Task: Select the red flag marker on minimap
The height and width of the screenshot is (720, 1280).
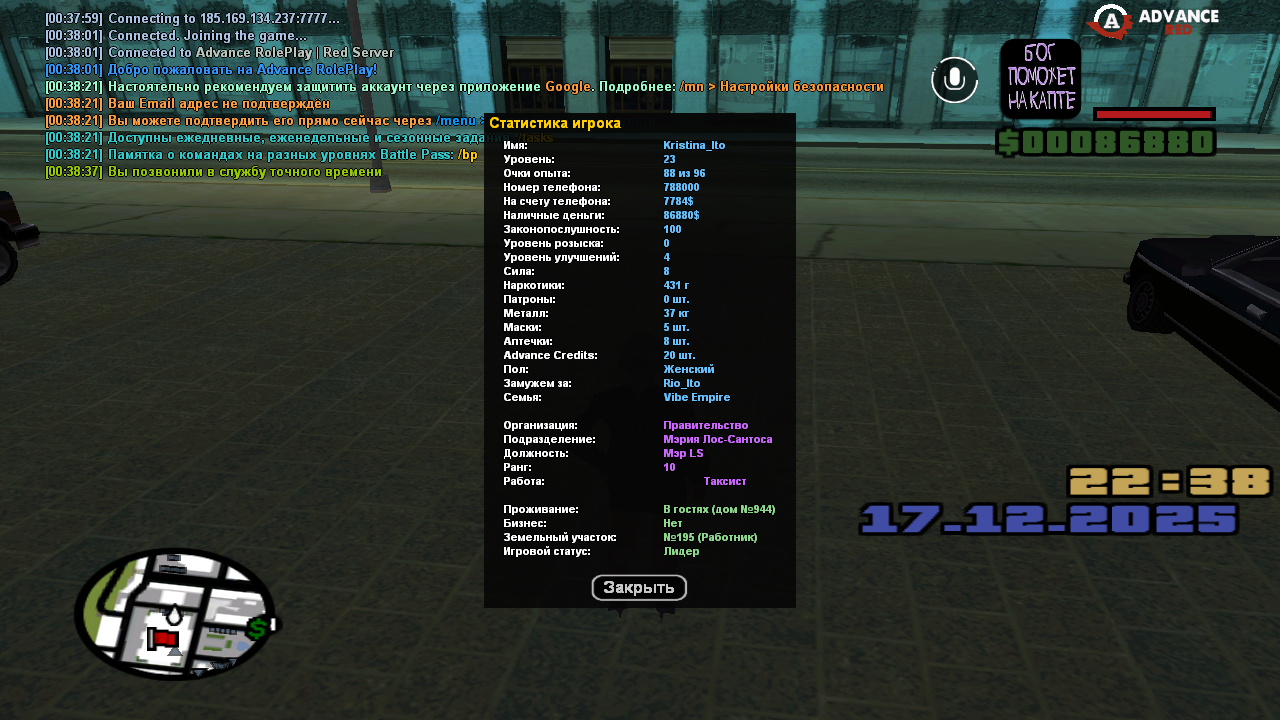Action: pos(164,638)
